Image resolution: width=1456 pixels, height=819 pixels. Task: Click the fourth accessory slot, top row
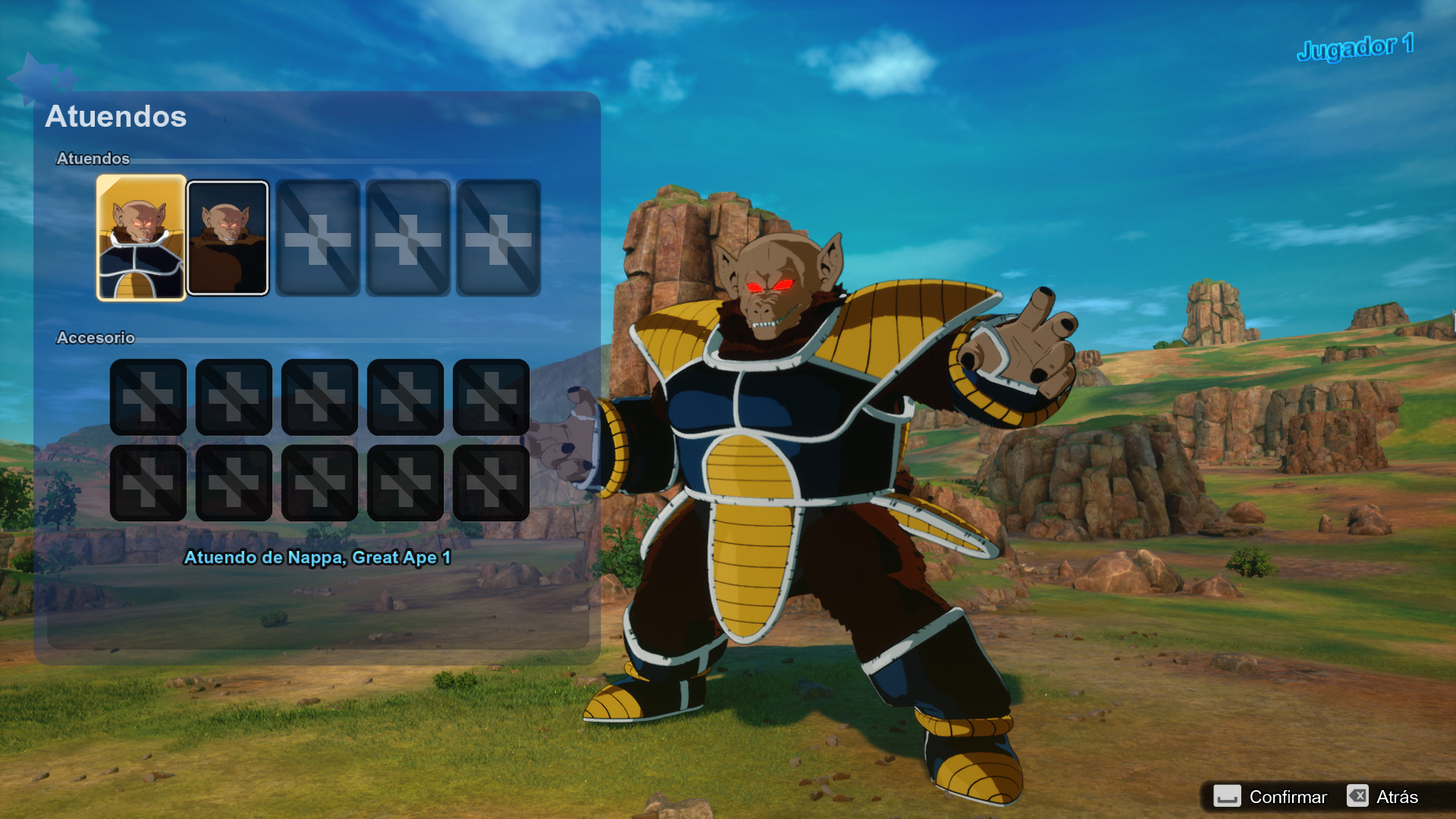[x=406, y=396]
